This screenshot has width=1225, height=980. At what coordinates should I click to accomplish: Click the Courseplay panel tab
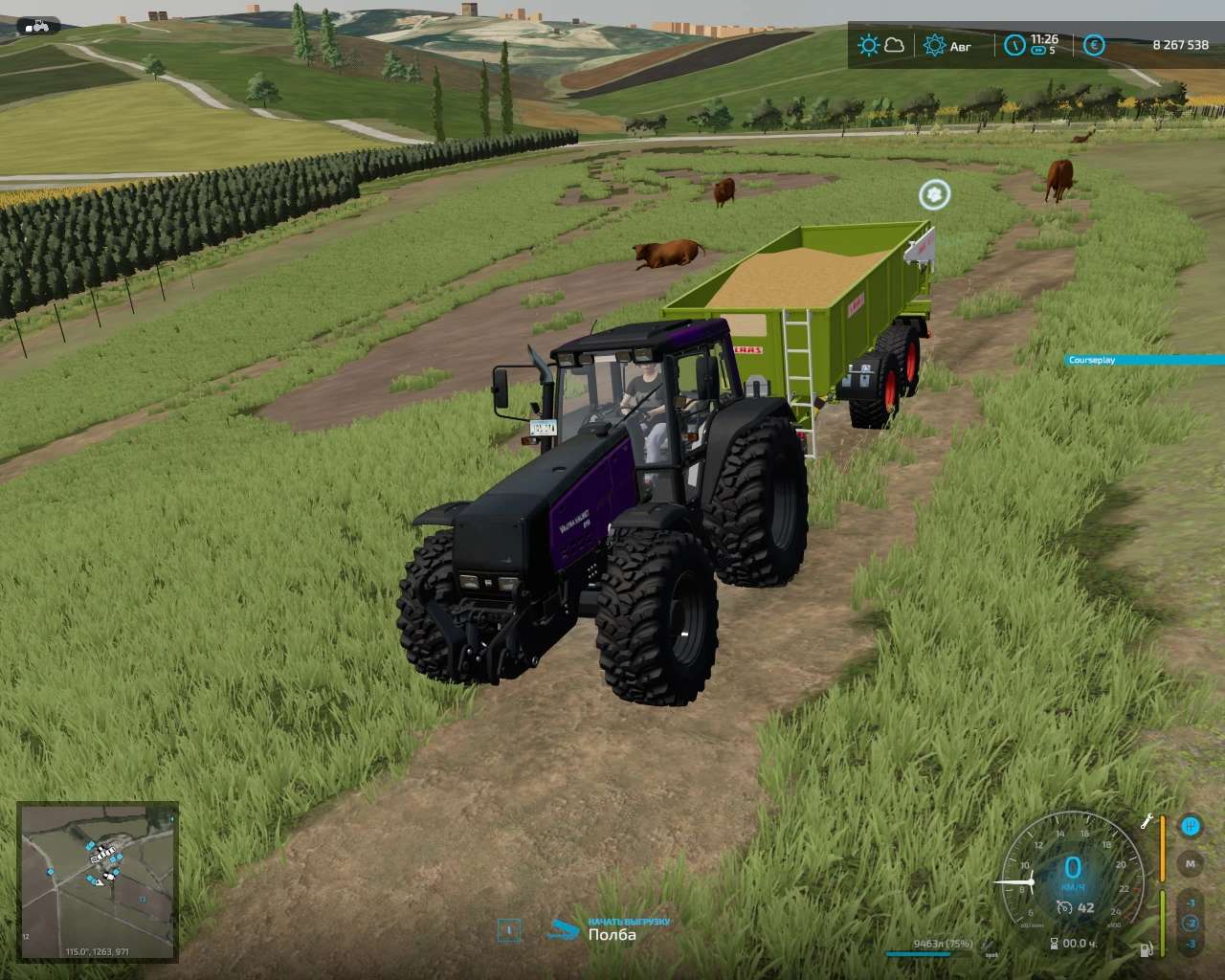click(x=1145, y=360)
